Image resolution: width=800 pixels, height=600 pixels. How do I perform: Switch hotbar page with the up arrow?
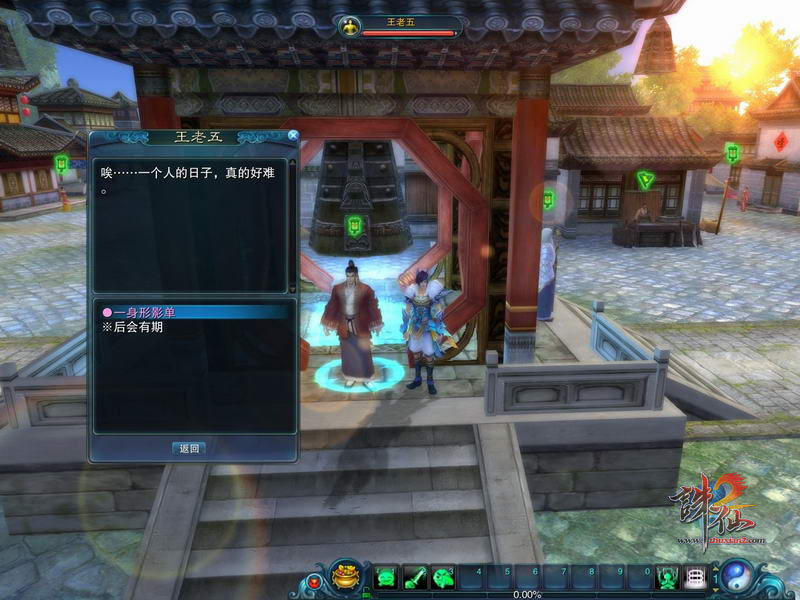715,570
